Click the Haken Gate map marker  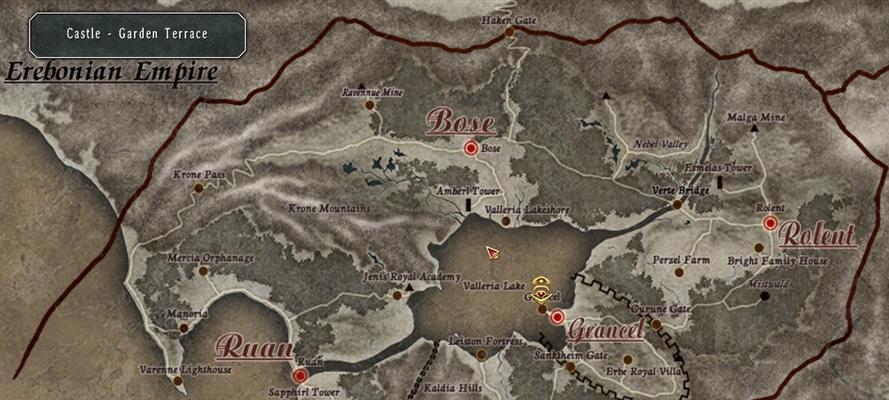point(509,32)
